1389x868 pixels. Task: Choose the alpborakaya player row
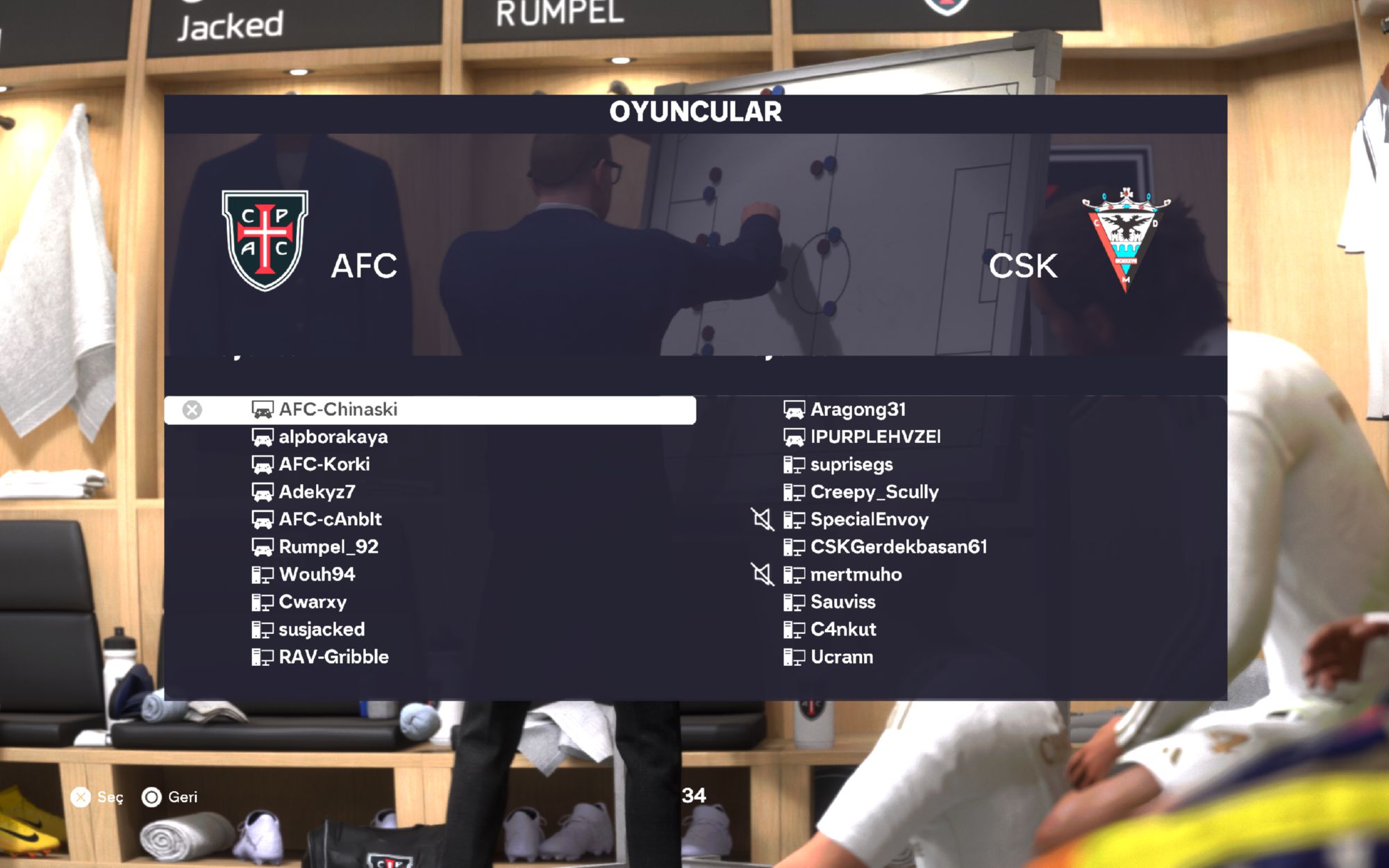click(x=333, y=437)
